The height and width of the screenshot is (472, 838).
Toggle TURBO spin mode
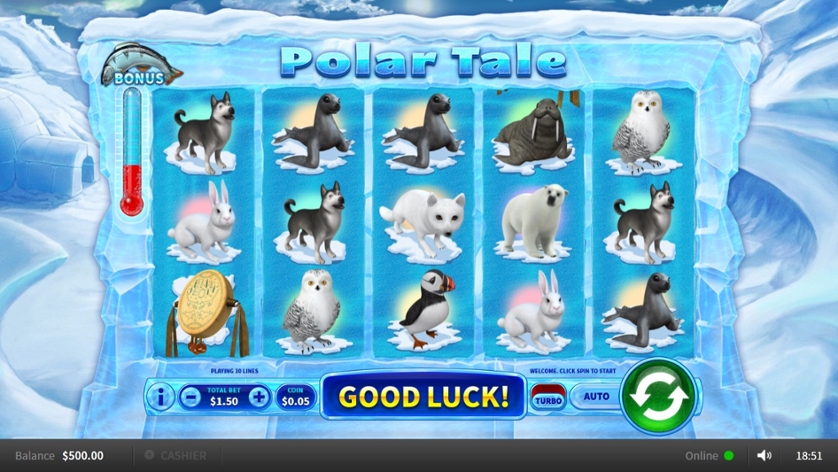point(547,398)
